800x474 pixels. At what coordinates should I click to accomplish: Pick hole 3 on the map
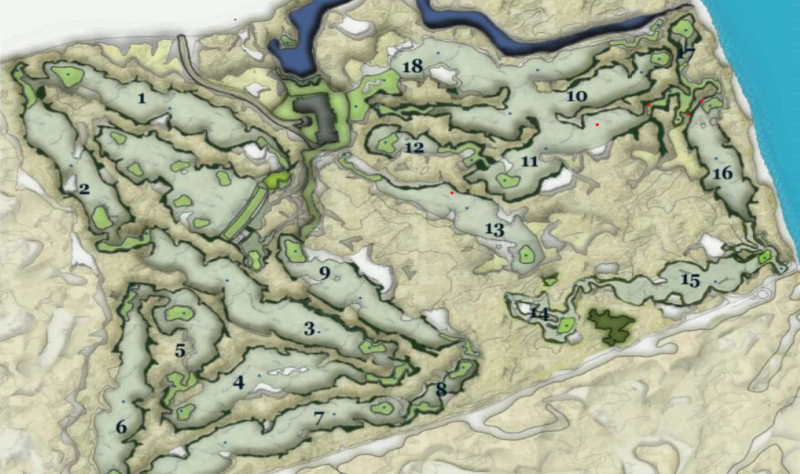tap(310, 328)
